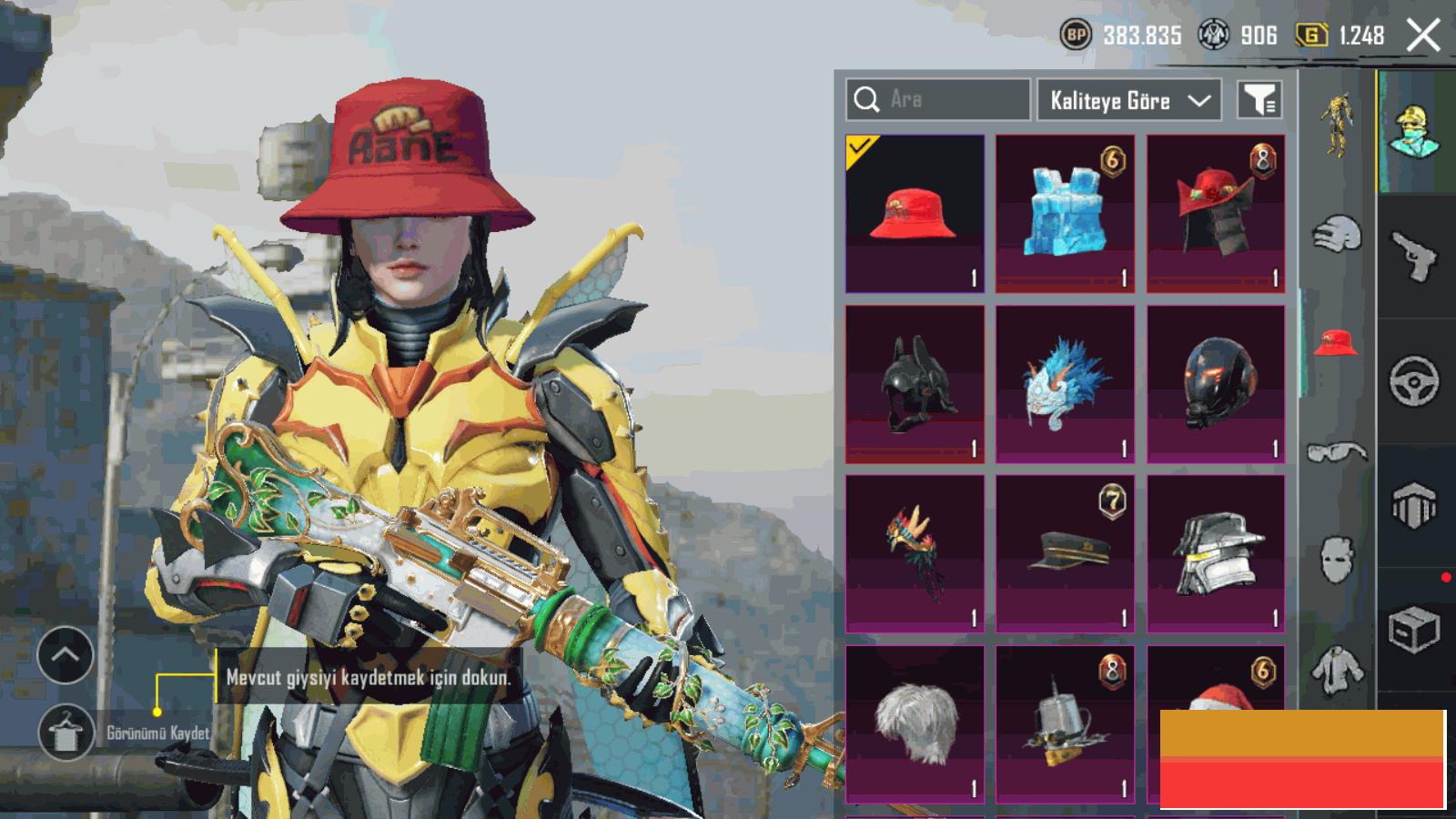This screenshot has height=819, width=1456.
Task: Select the red bucket hat item
Action: (x=915, y=214)
